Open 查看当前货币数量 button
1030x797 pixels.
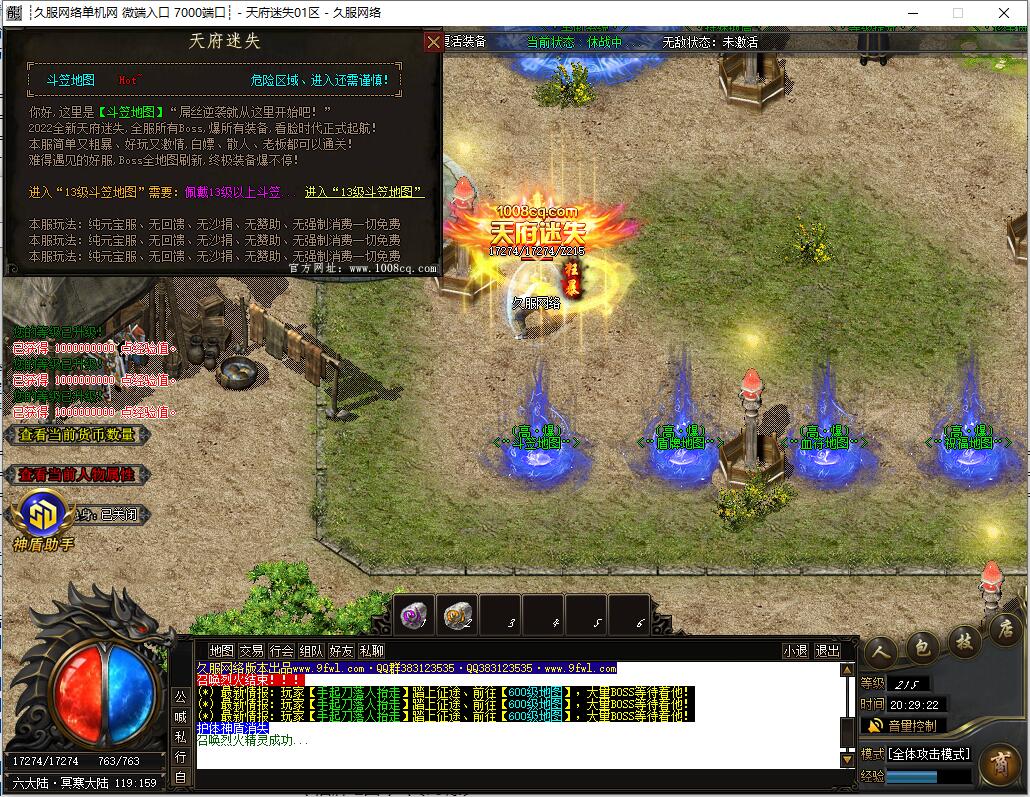[x=77, y=435]
